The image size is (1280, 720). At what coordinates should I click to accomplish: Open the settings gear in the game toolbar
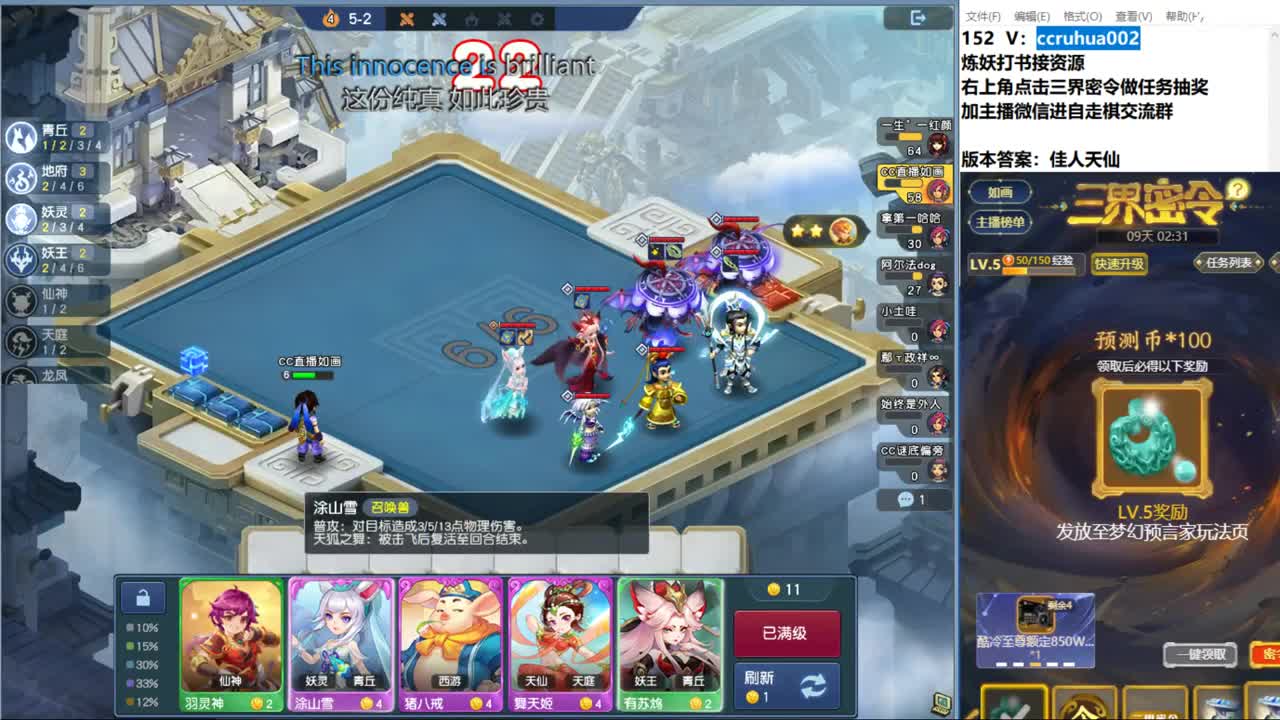coord(536,16)
